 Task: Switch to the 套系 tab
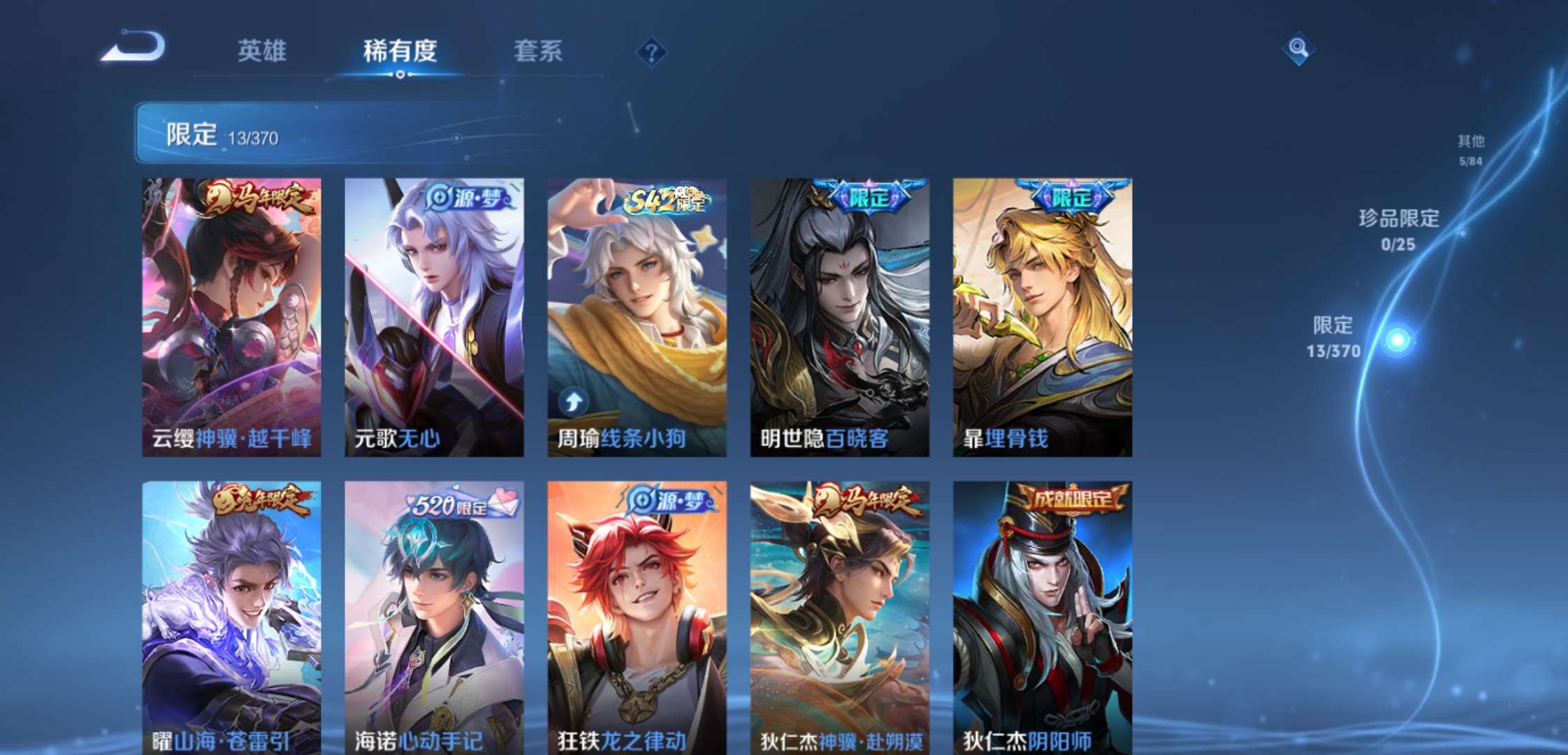538,52
